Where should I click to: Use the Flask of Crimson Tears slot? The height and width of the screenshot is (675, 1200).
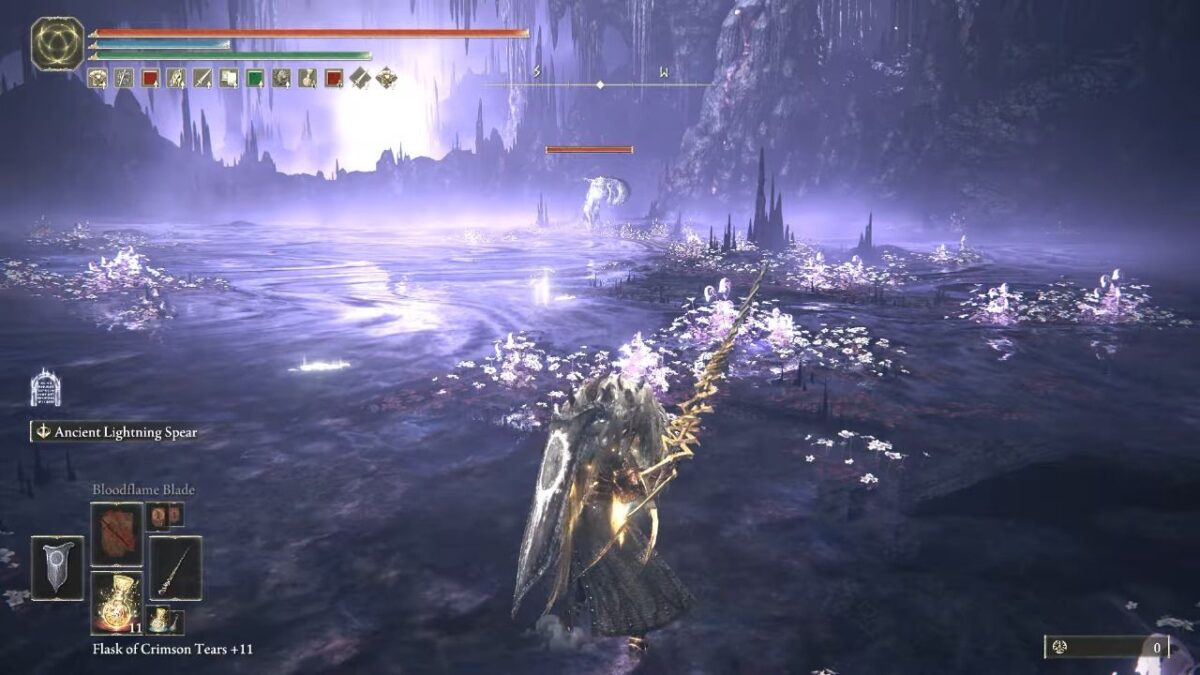(x=117, y=602)
